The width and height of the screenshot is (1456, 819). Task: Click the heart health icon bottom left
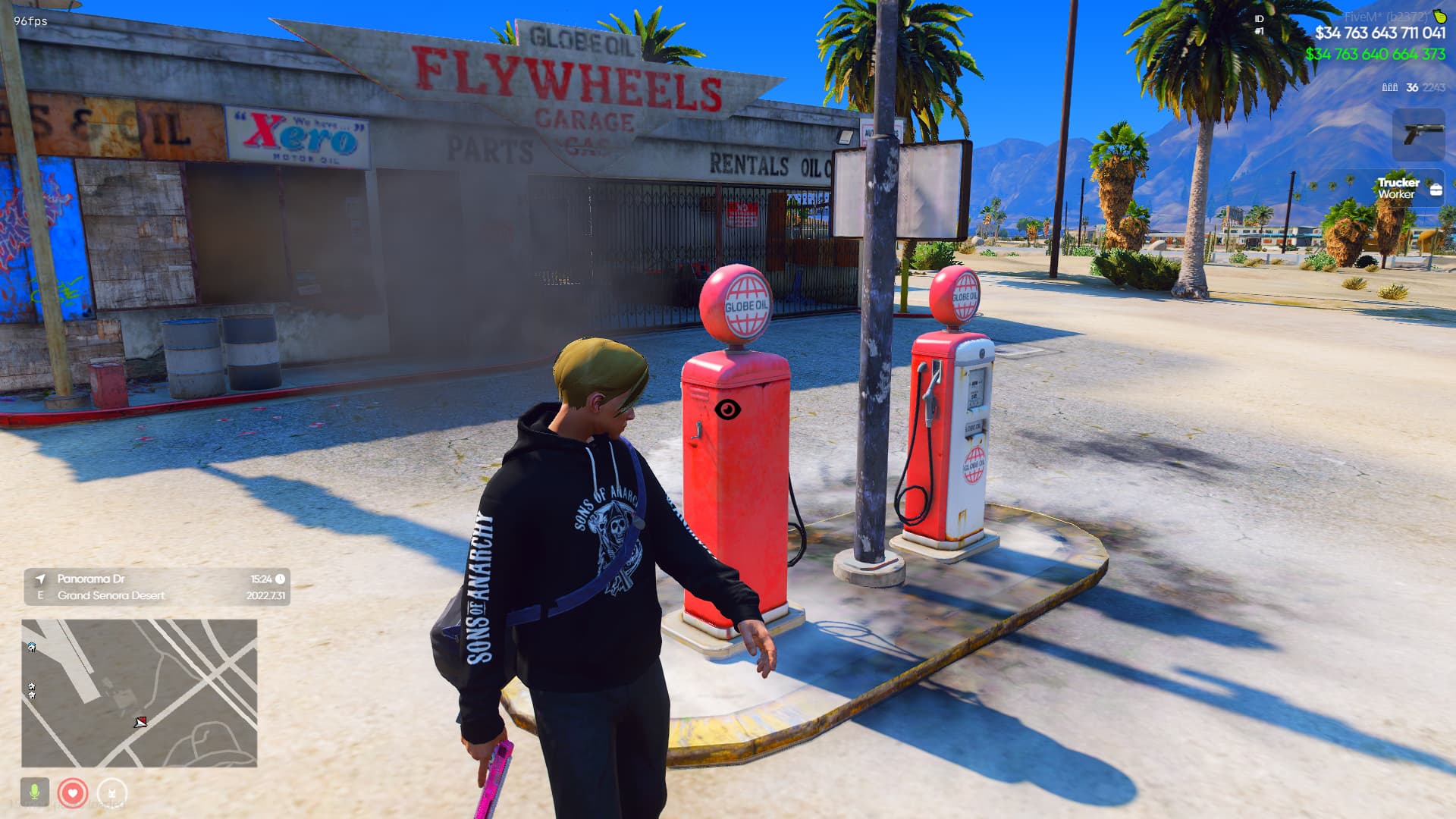73,792
